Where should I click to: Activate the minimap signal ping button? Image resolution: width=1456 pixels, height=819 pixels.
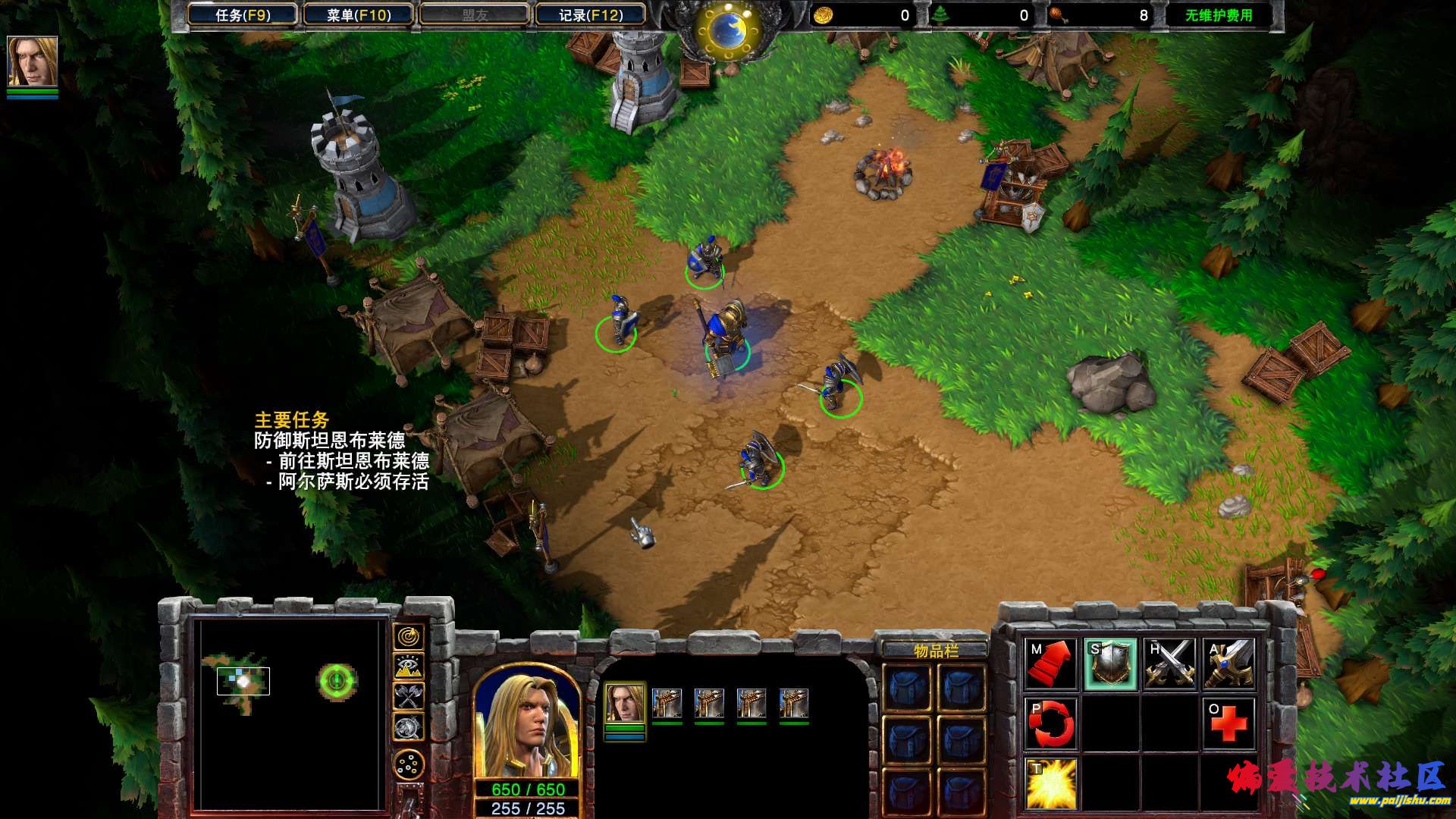coord(409,637)
